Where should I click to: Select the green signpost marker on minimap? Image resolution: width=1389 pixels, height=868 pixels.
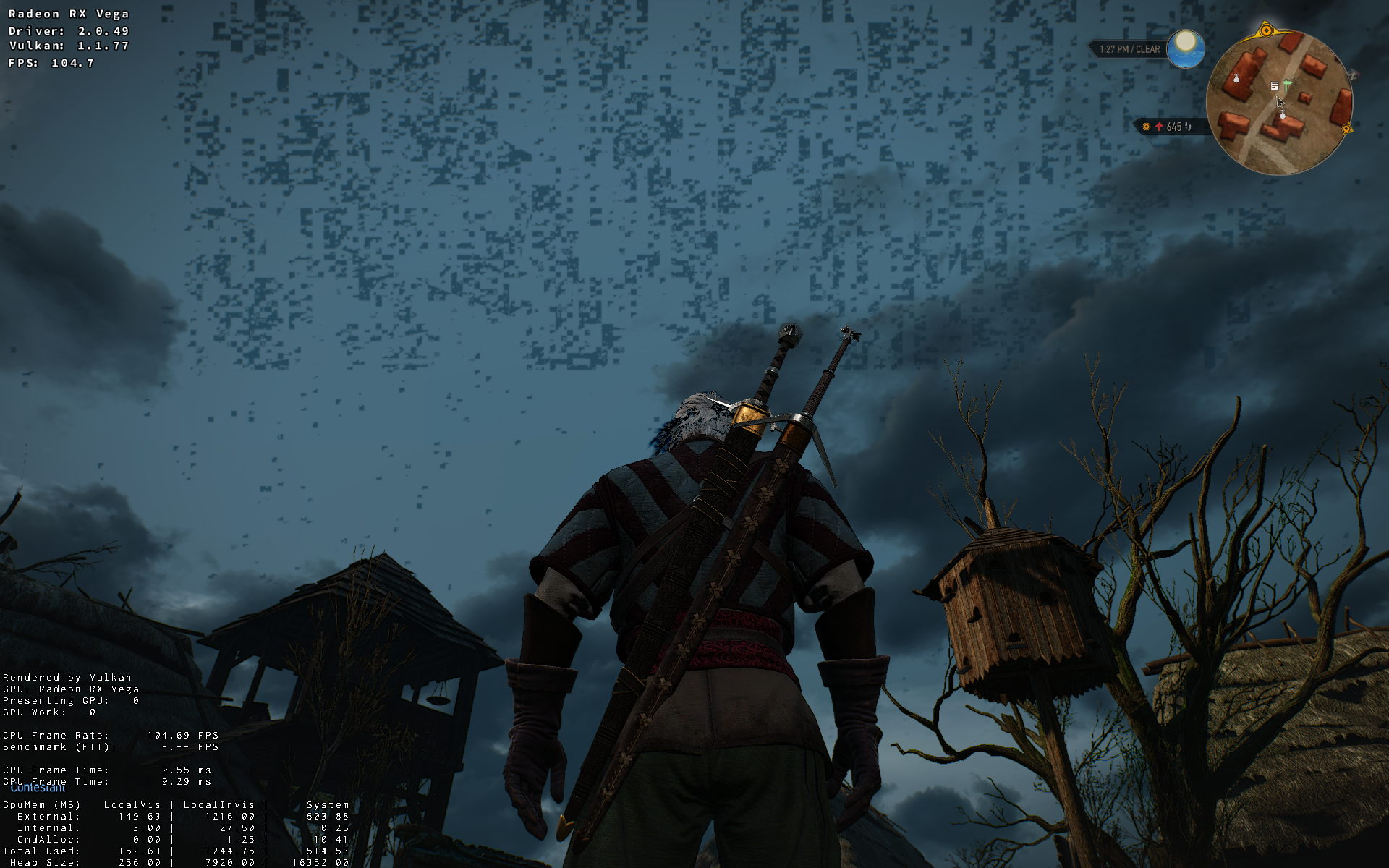1287,85
